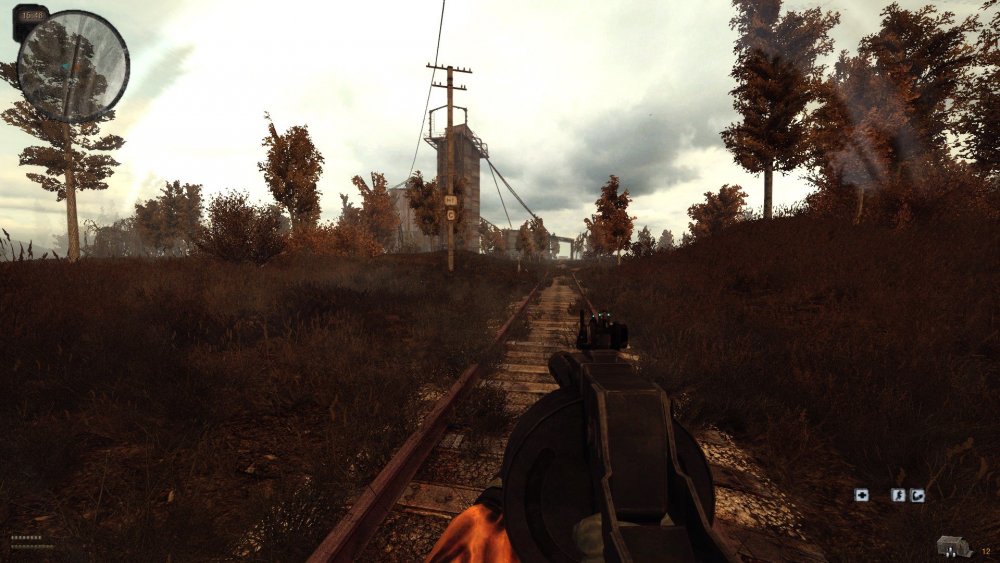Select the medical cross status icon
Screen dimensions: 1000x563
[x=861, y=494]
